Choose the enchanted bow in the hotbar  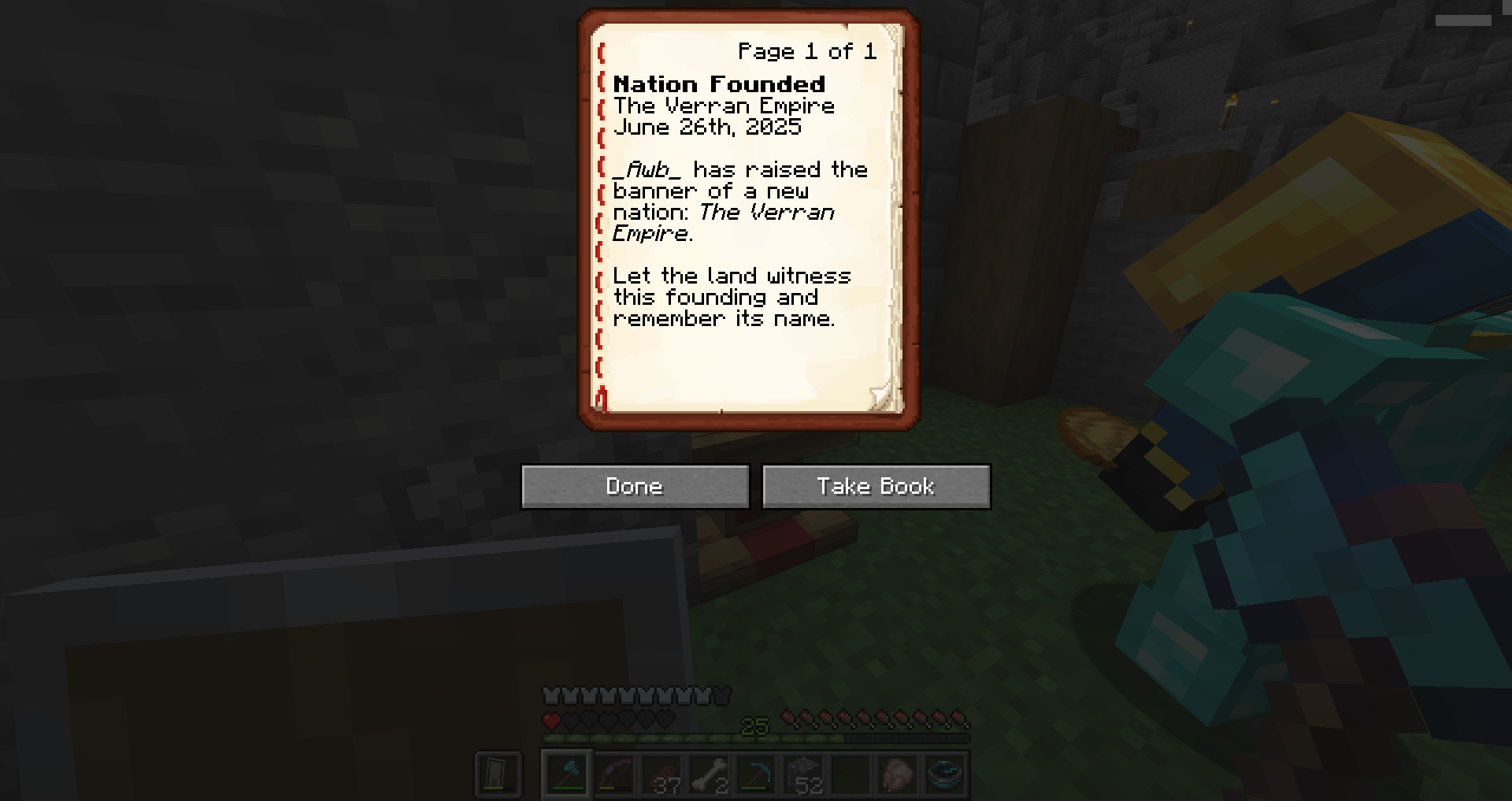615,775
